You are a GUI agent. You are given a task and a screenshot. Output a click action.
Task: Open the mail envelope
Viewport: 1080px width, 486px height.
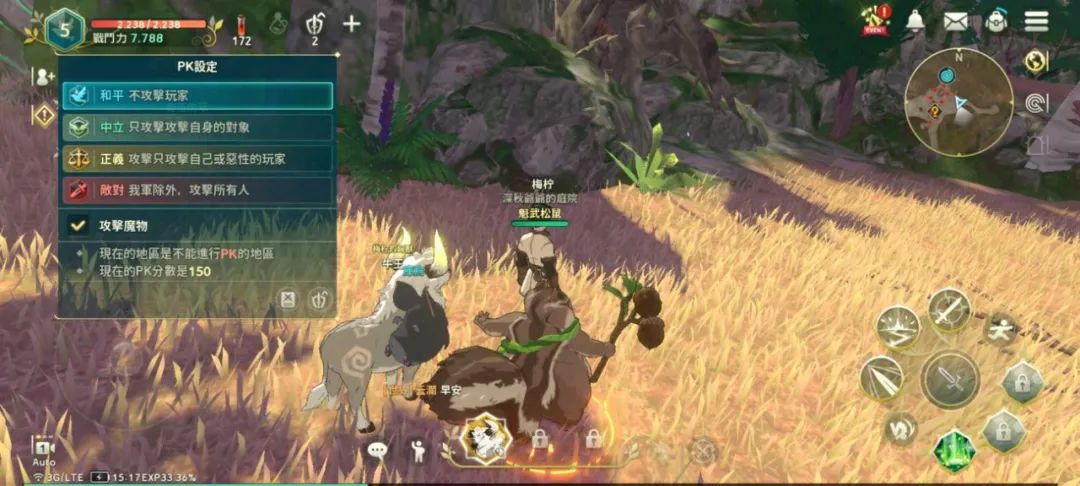955,20
